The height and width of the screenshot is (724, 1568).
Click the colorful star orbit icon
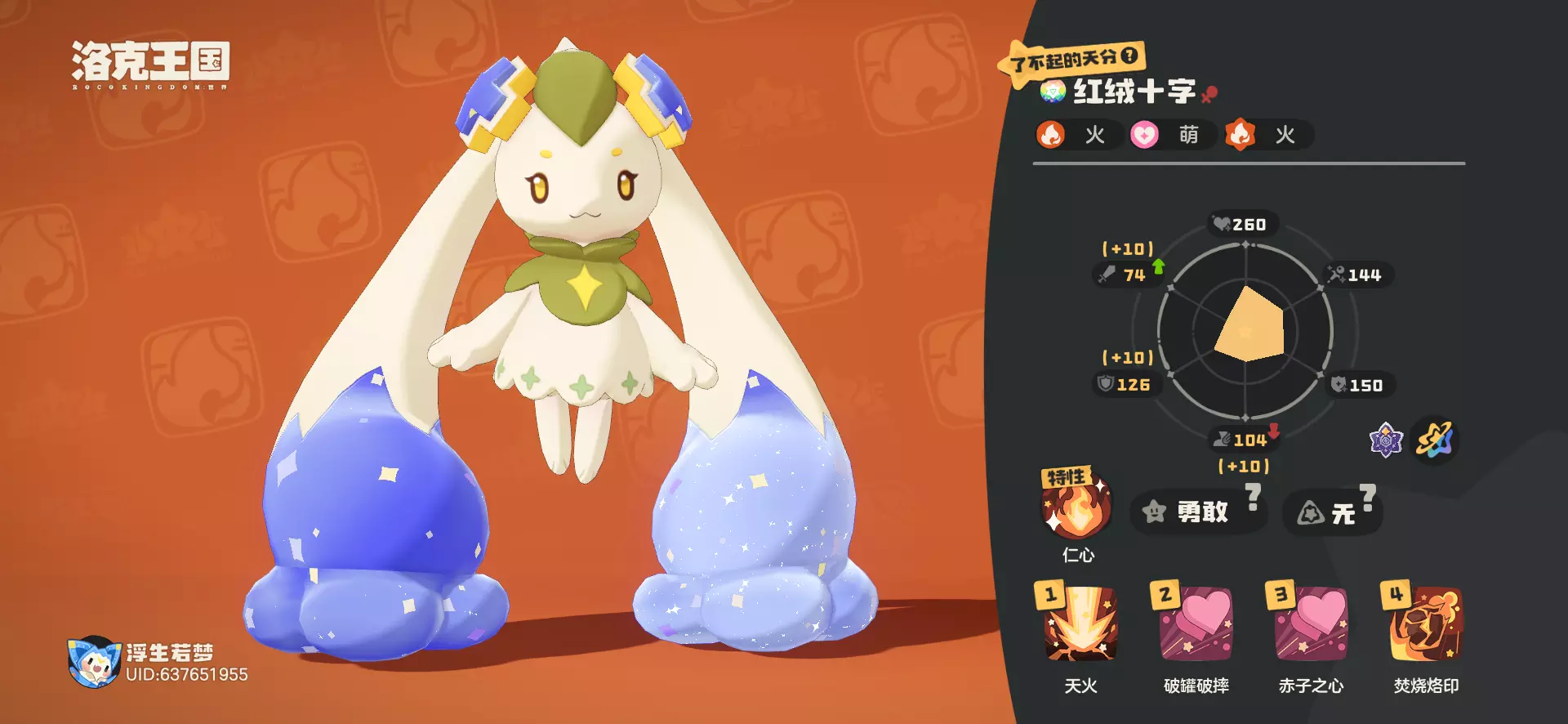(x=1435, y=441)
